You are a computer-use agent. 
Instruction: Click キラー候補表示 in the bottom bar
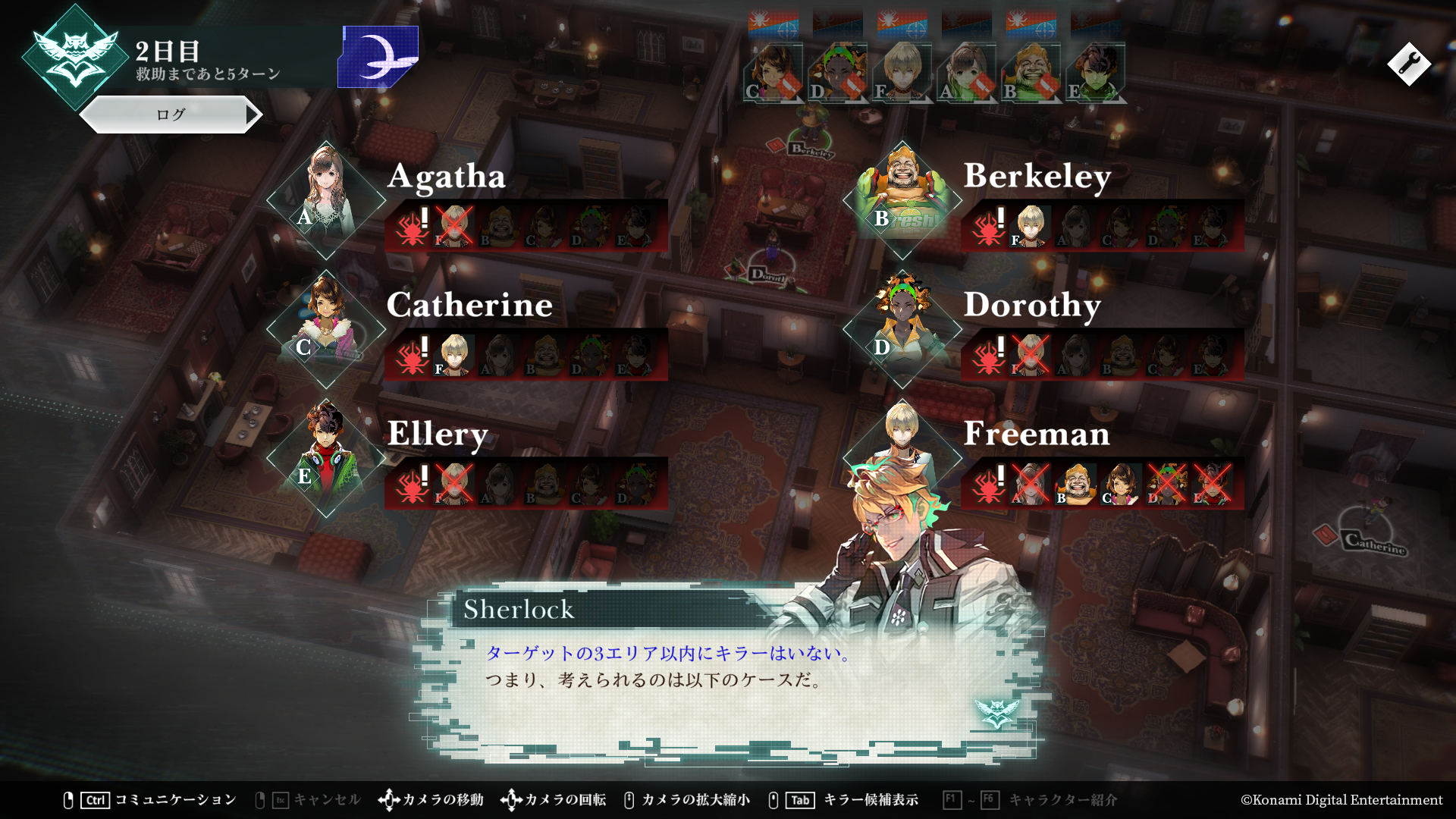click(871, 800)
